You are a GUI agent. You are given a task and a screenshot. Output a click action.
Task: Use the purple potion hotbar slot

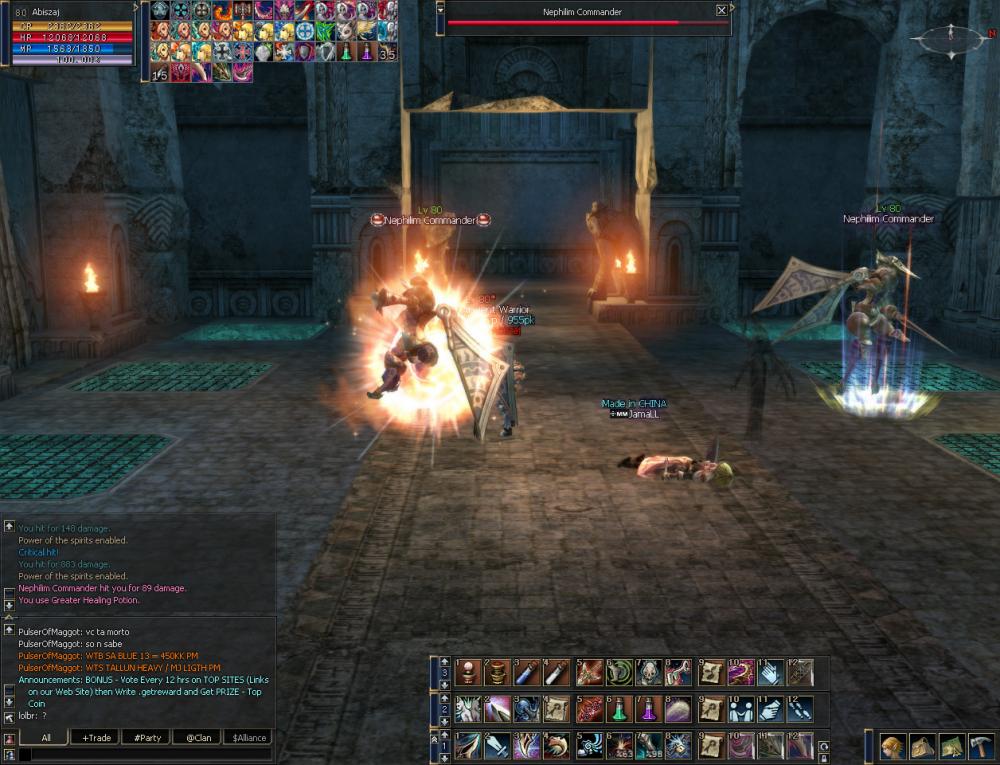(x=649, y=709)
